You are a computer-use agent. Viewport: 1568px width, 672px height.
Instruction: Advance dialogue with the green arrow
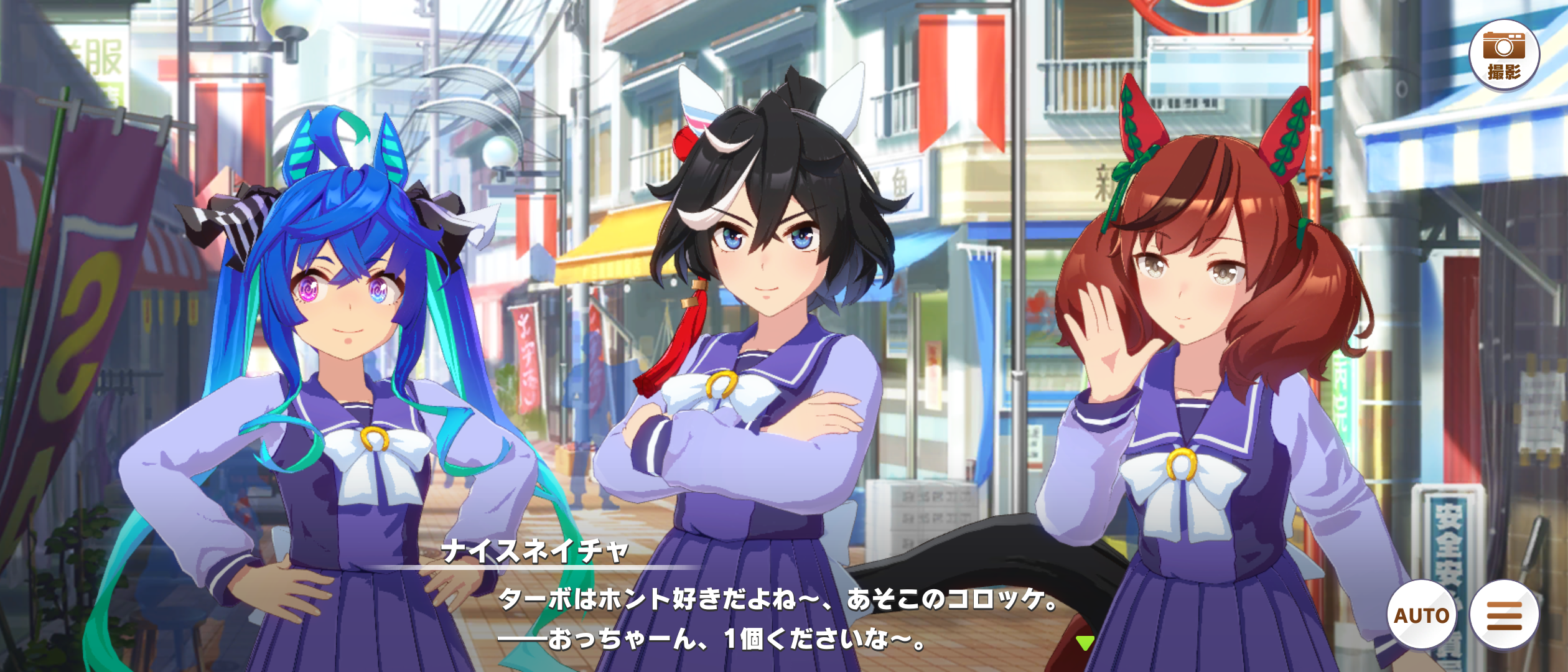pyautogui.click(x=1085, y=643)
